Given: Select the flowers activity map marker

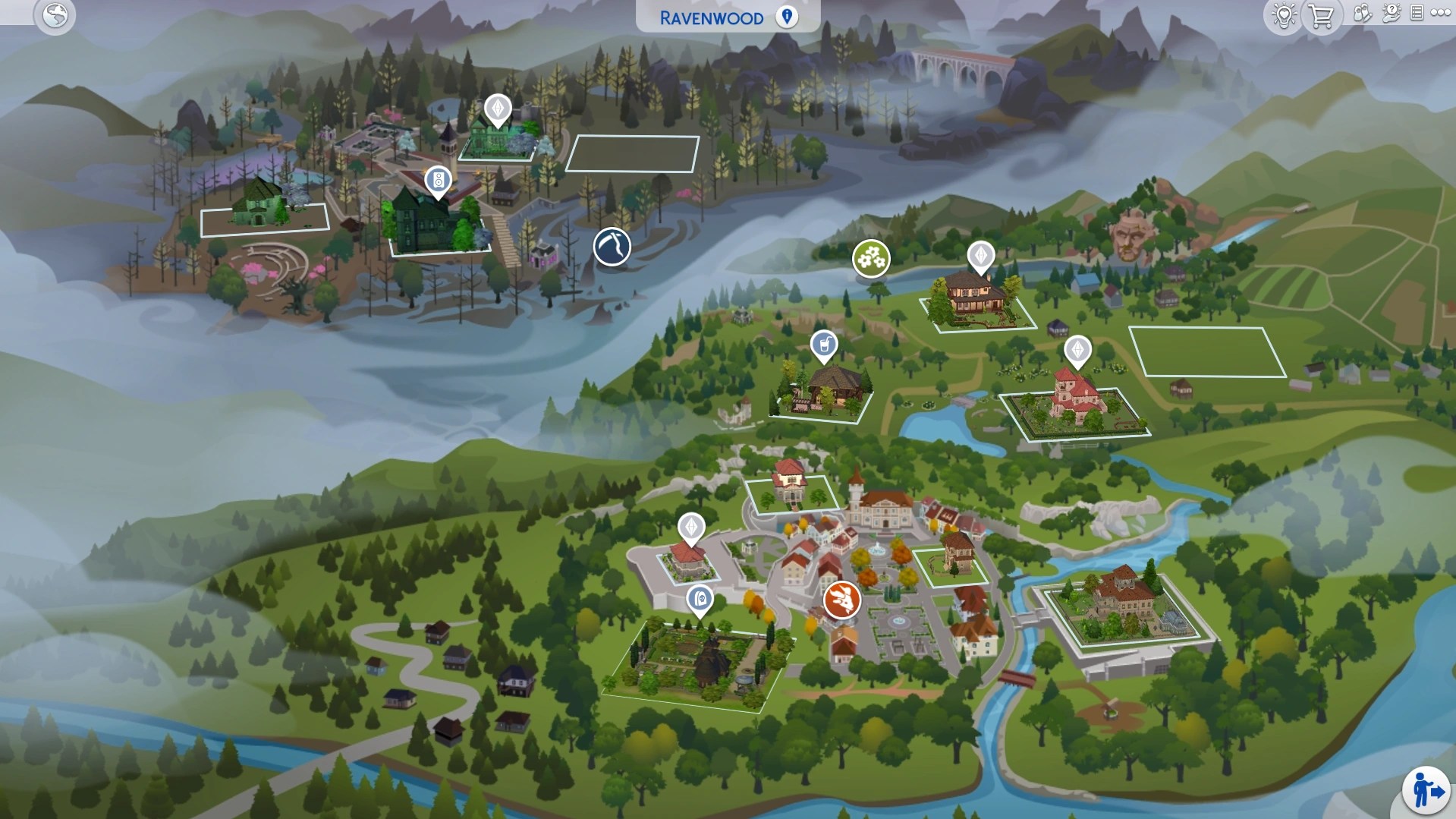Looking at the screenshot, I should tap(873, 259).
